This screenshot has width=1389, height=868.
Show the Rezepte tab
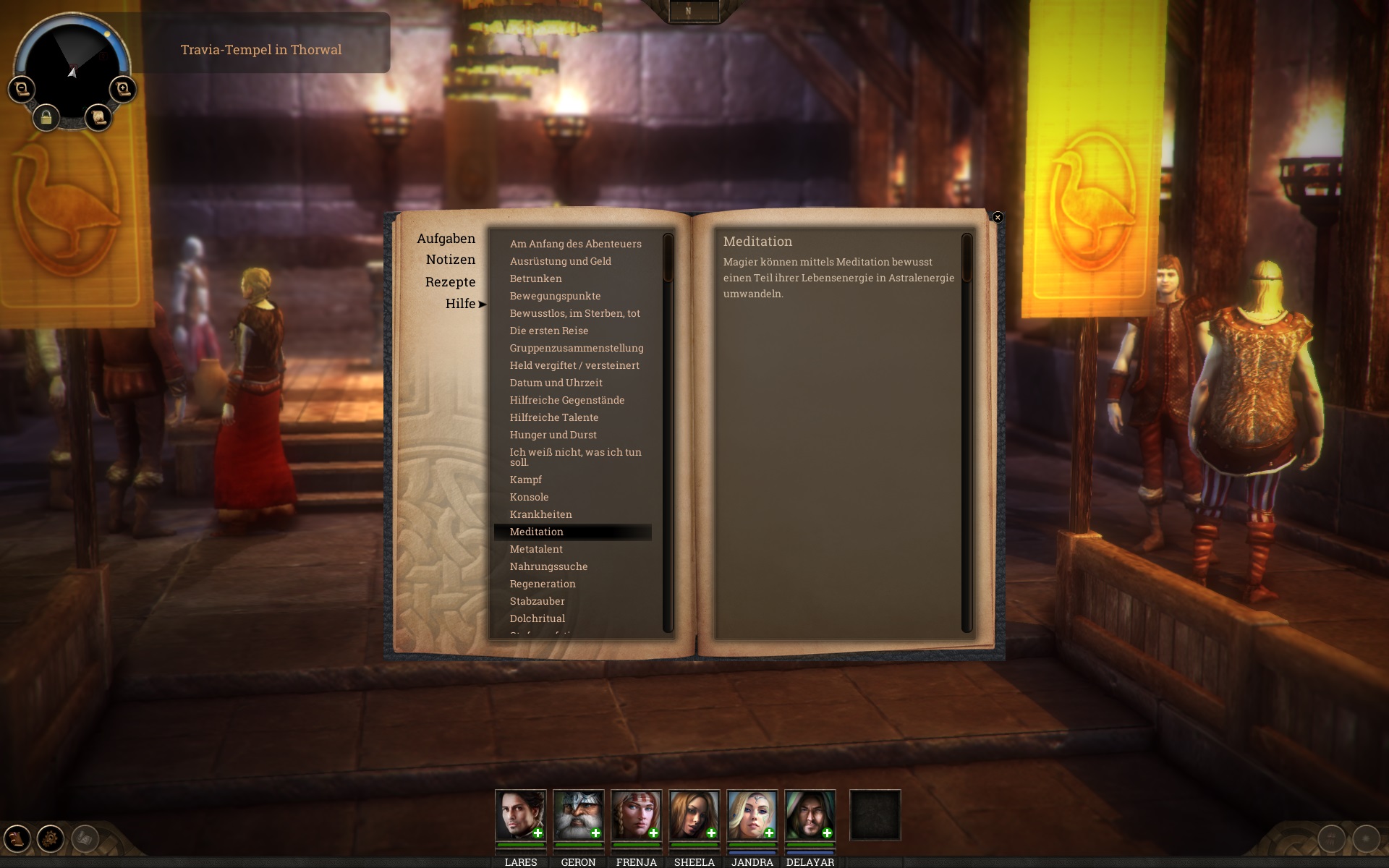450,282
